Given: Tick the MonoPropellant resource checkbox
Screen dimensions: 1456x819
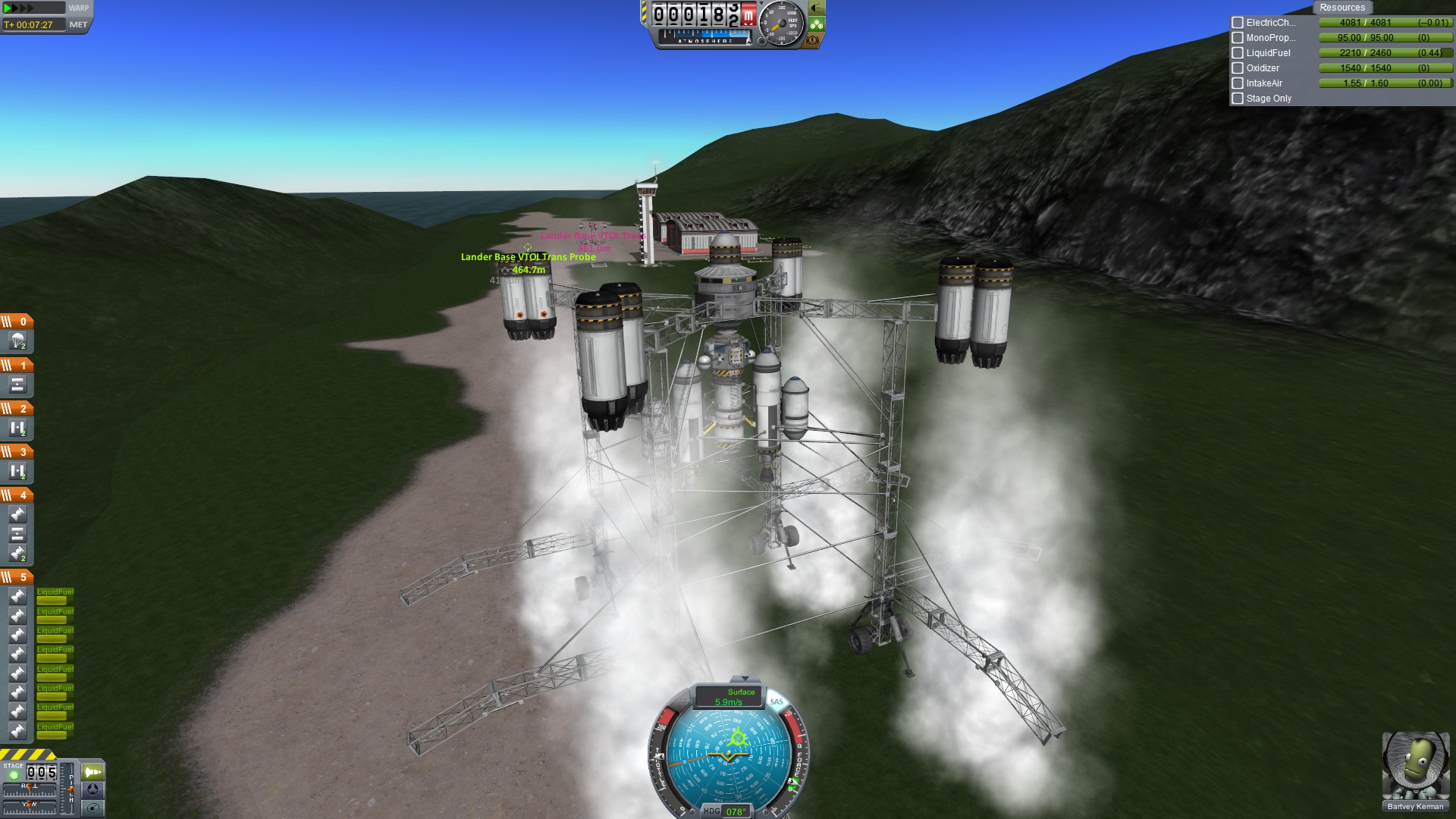Looking at the screenshot, I should coord(1238,38).
